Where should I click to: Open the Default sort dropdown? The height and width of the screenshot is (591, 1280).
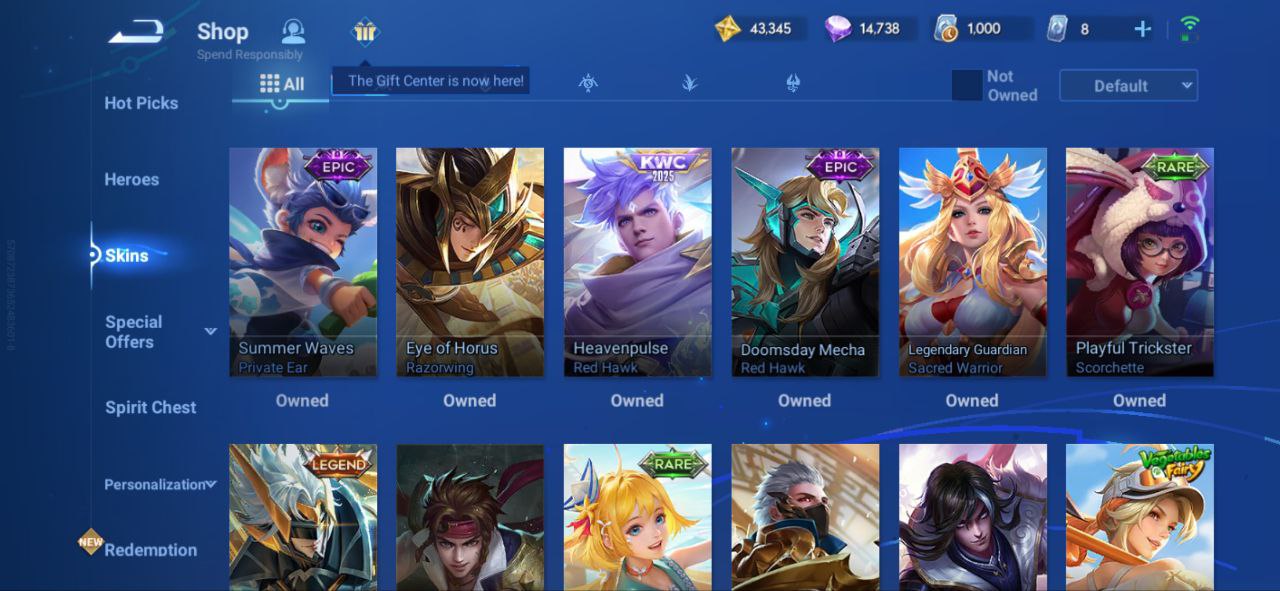coord(1128,86)
